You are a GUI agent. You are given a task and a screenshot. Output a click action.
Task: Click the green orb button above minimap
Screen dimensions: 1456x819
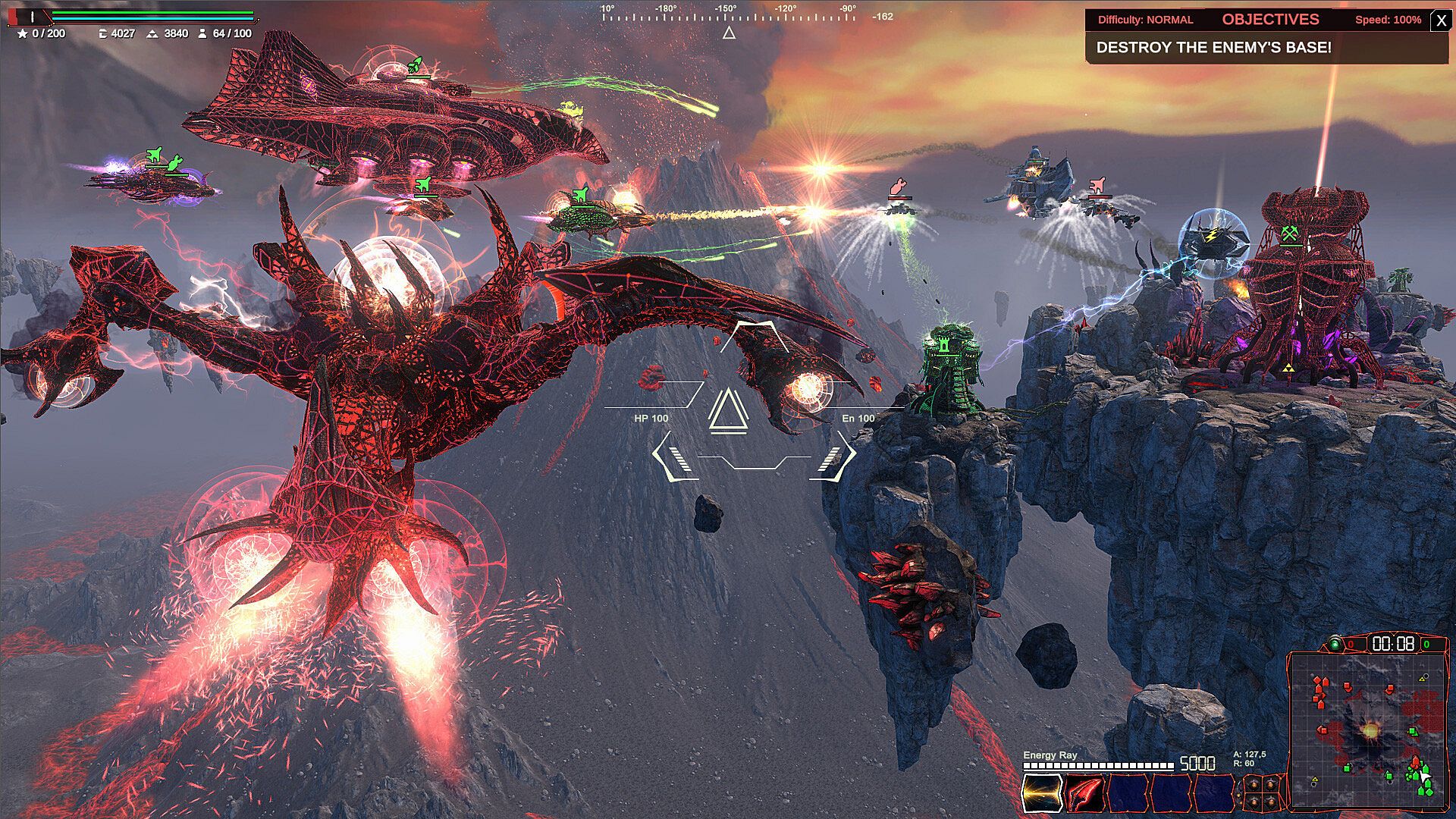pos(1335,645)
